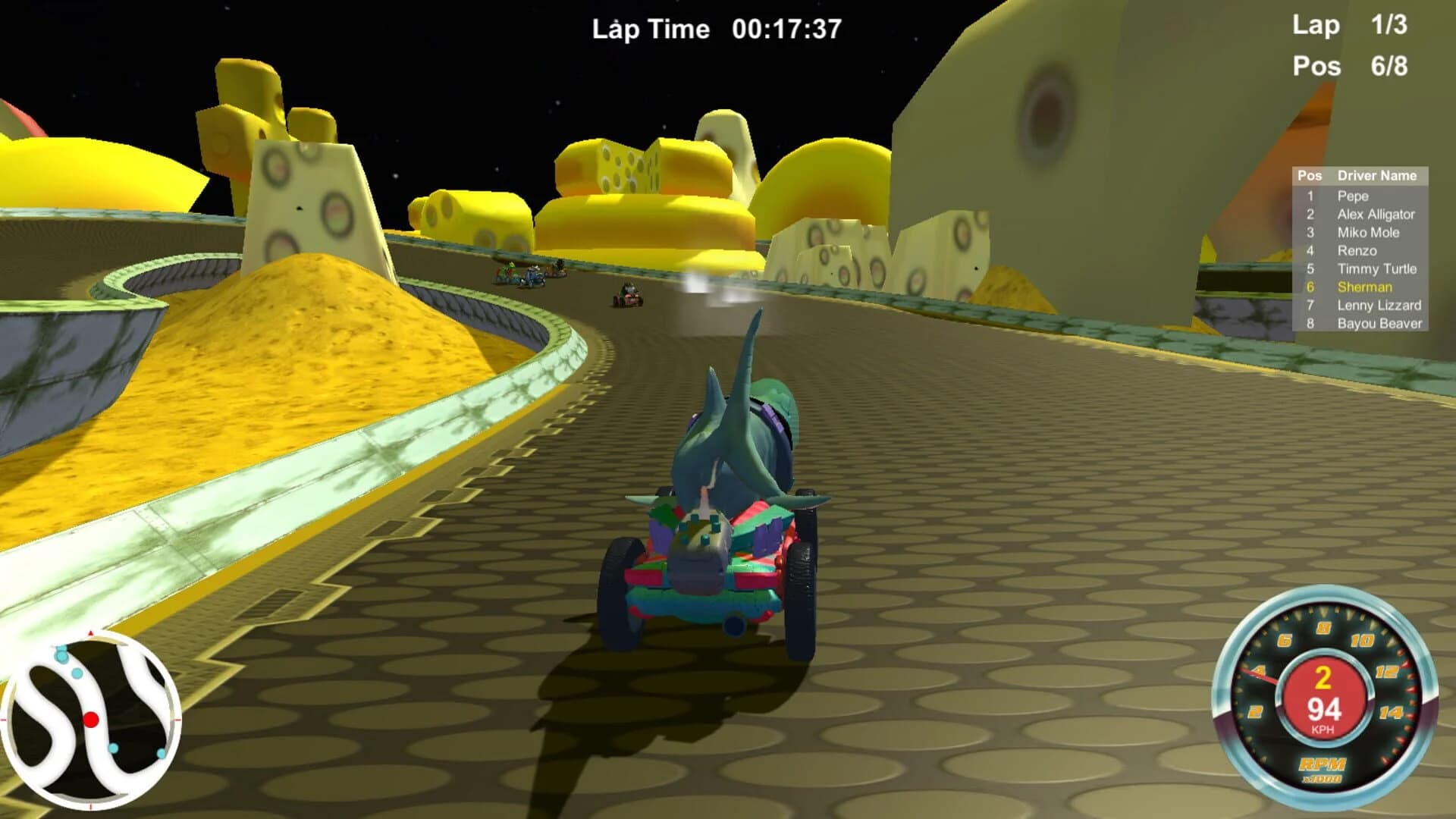Image resolution: width=1456 pixels, height=819 pixels.
Task: Click the red speed readout showing 94 KPH
Action: tap(1325, 711)
